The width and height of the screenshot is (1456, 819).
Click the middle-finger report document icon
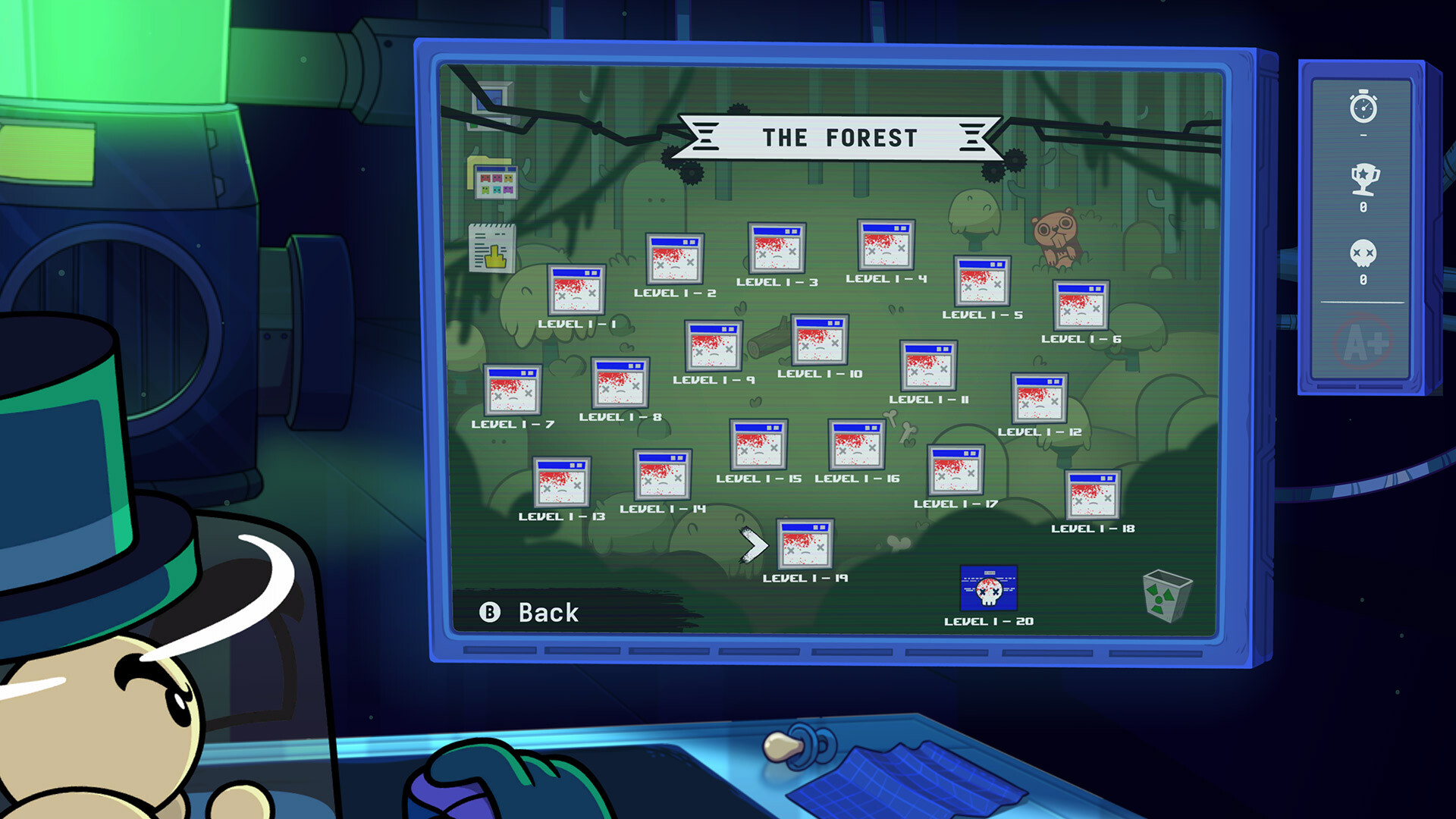click(493, 244)
